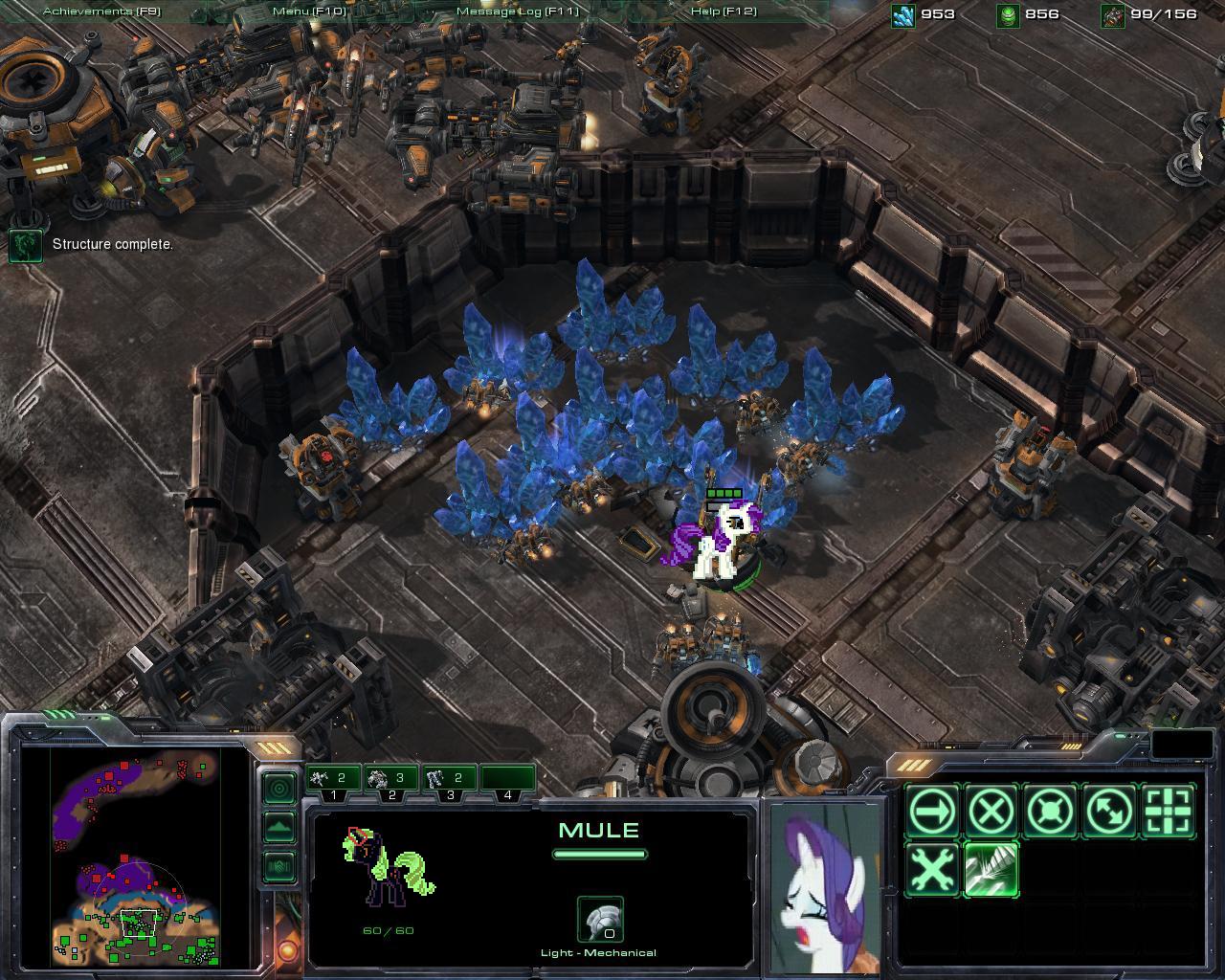Select control group 3

tap(450, 780)
